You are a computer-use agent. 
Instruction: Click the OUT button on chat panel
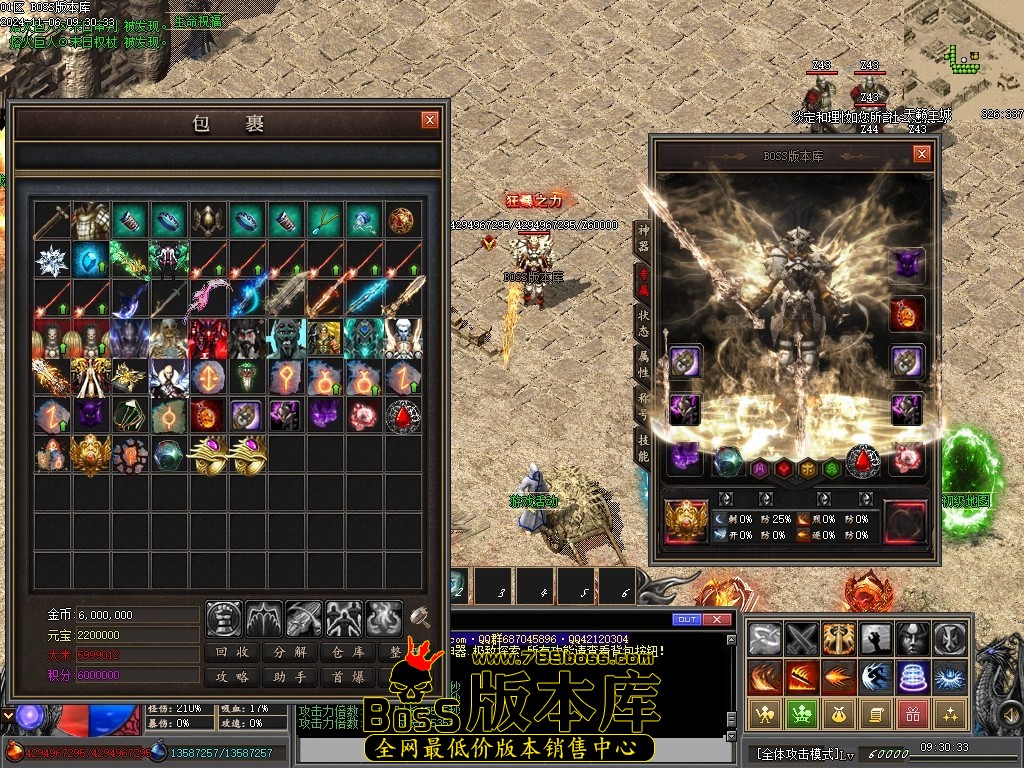pos(686,620)
